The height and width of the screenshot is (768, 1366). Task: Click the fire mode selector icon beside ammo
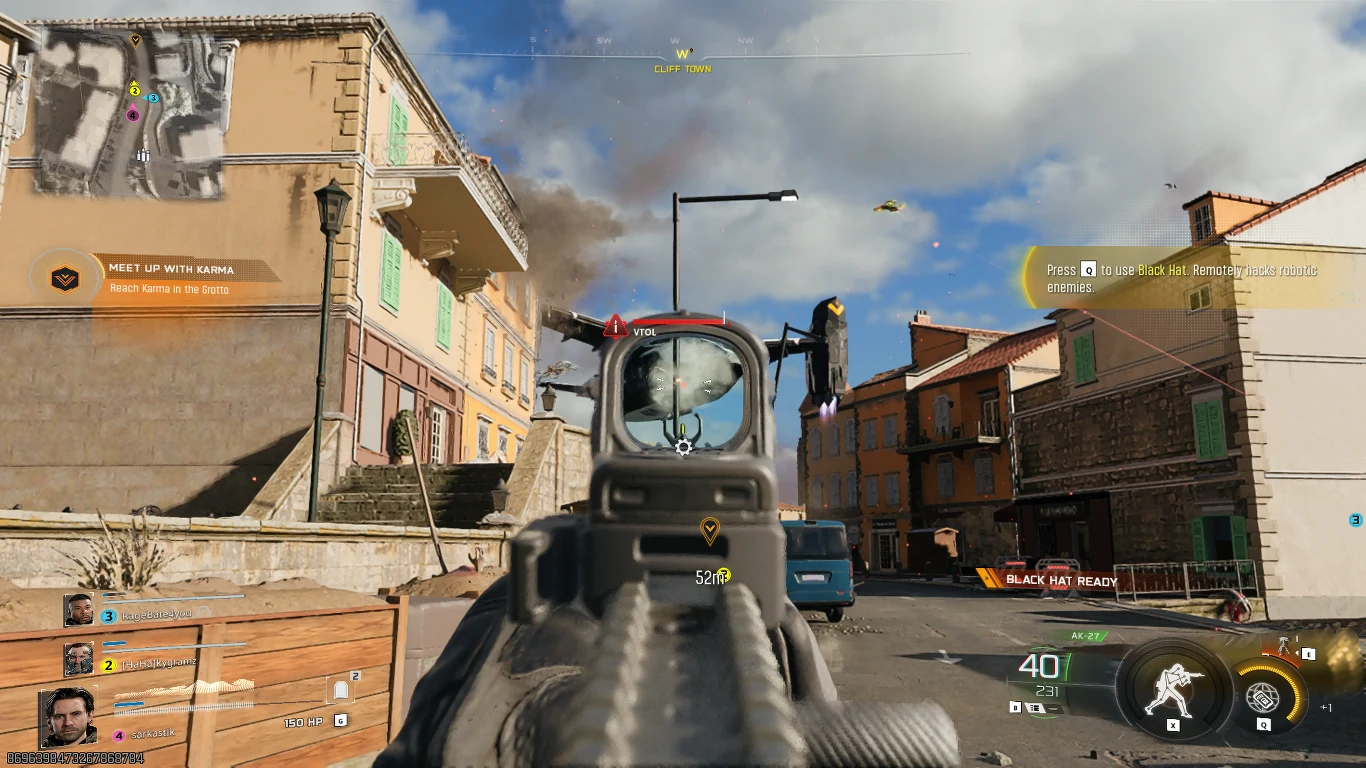click(1033, 705)
